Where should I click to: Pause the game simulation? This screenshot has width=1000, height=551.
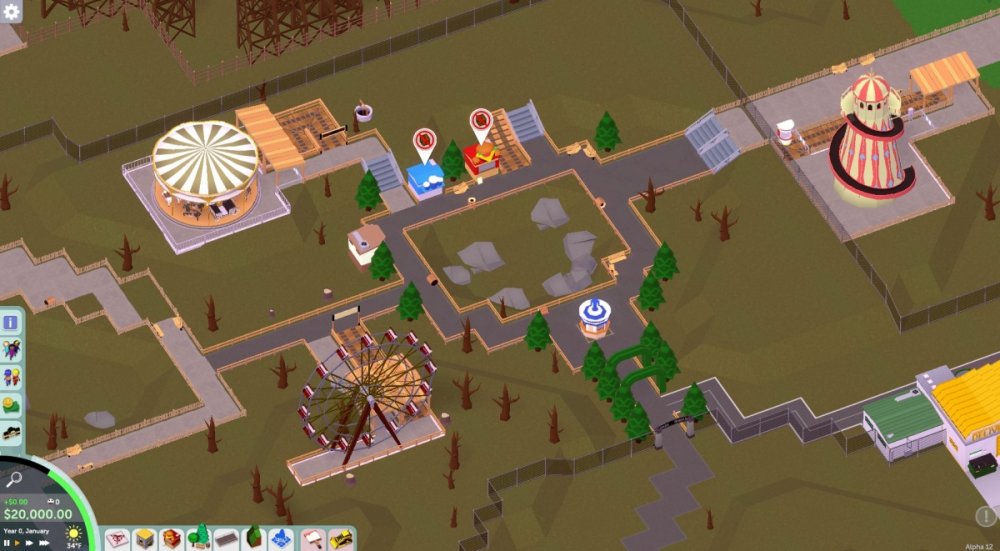pyautogui.click(x=7, y=542)
